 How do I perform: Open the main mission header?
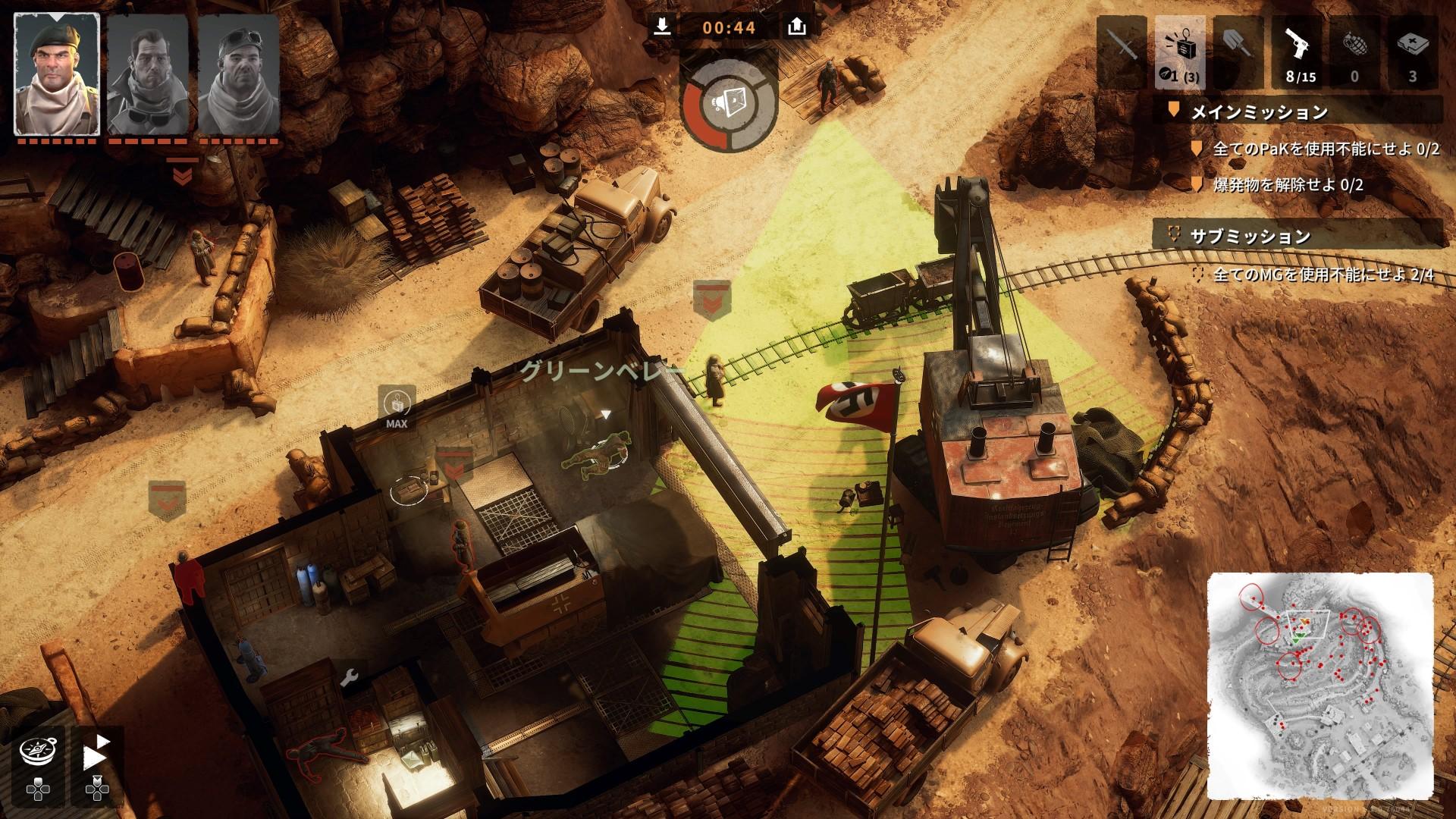coord(1259,112)
